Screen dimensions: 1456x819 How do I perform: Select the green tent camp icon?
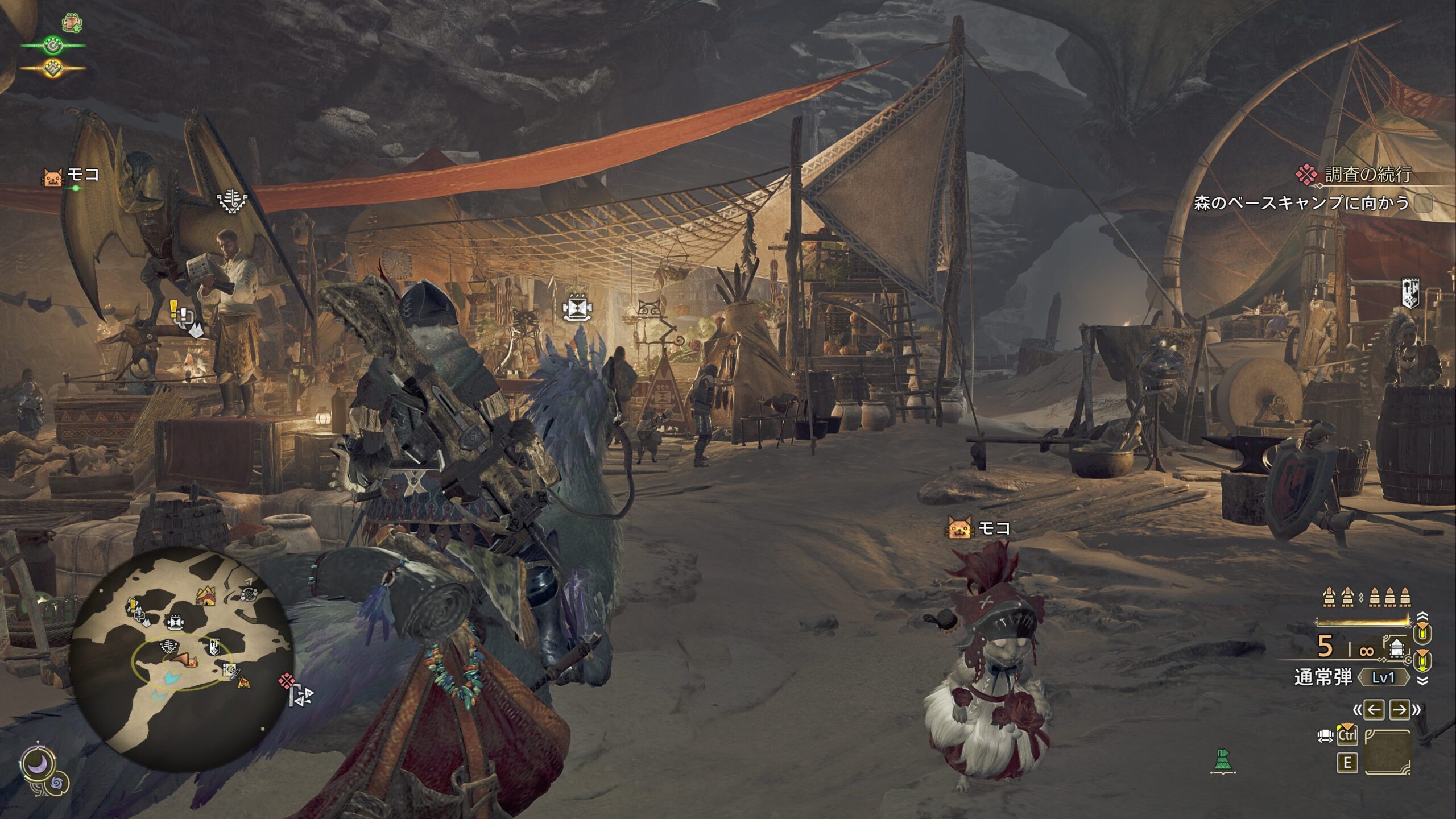(1222, 762)
